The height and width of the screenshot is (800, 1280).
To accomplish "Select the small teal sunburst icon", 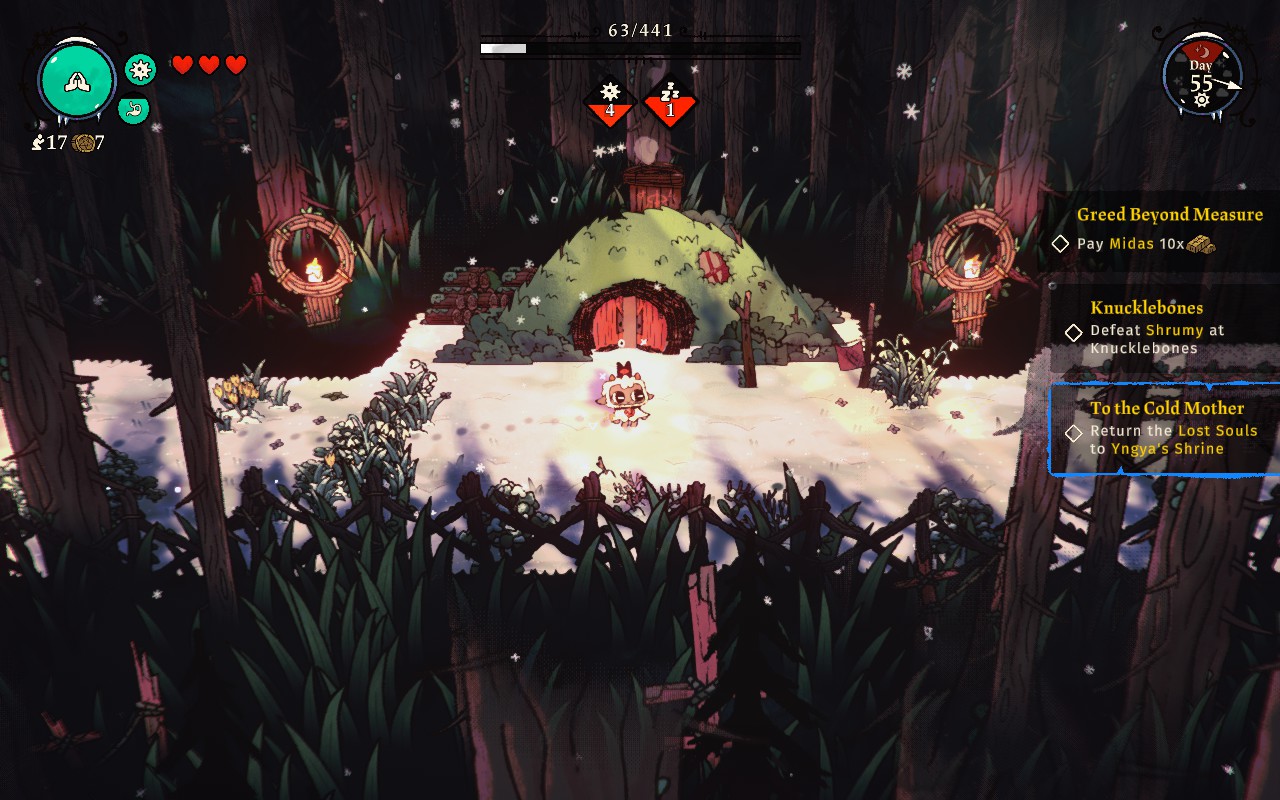I will click(x=140, y=69).
